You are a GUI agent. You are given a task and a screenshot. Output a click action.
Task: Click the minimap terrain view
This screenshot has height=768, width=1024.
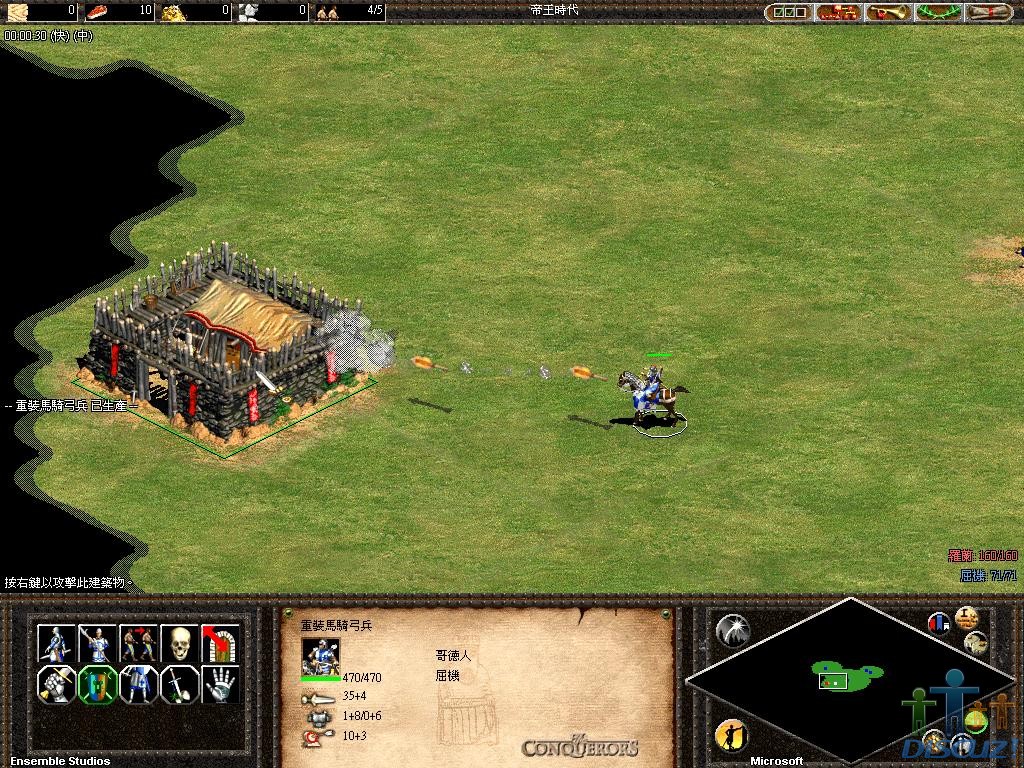click(x=850, y=680)
